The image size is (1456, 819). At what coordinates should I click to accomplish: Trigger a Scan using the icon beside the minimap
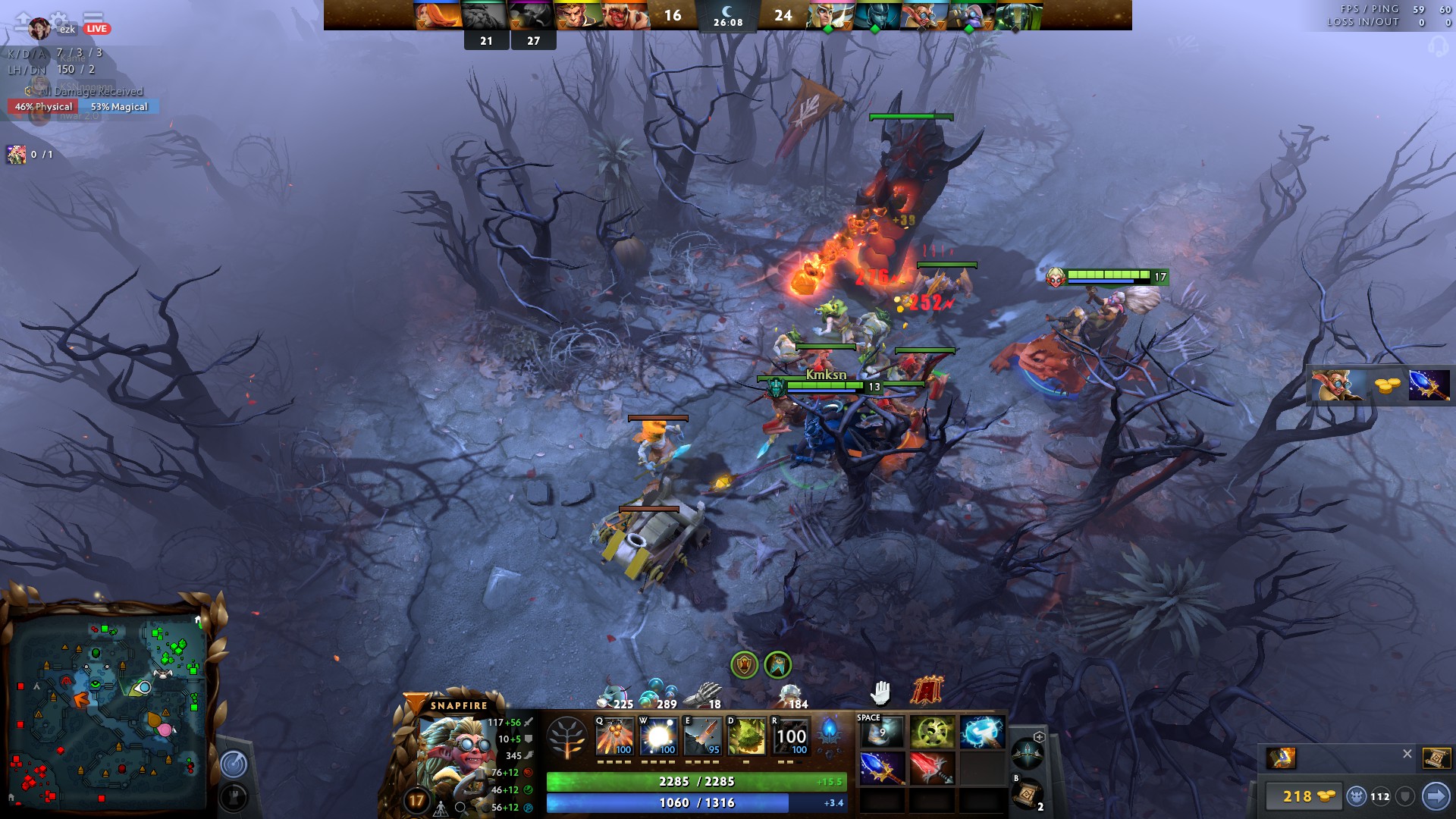(x=234, y=764)
